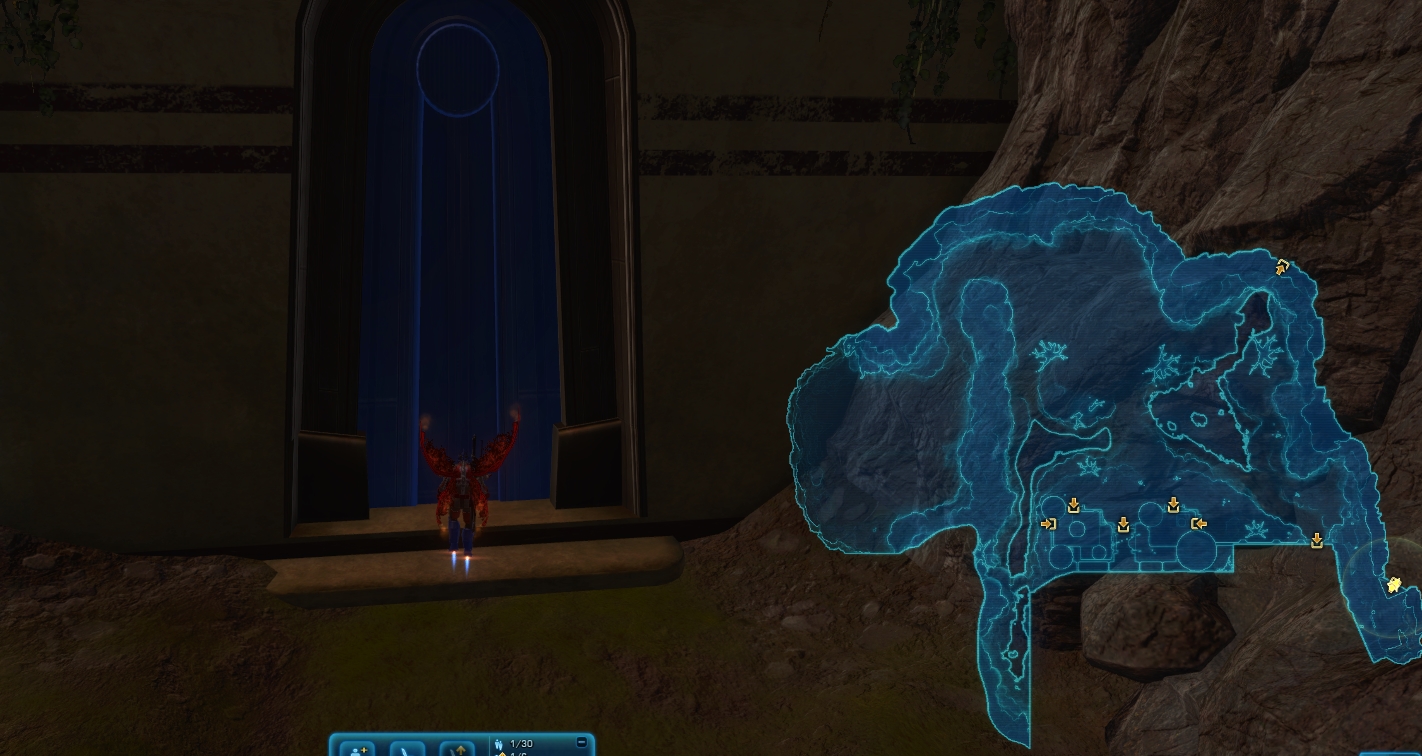Viewport: 1422px width, 756px height.
Task: Select the yellow player position marker
Action: pos(1393,586)
